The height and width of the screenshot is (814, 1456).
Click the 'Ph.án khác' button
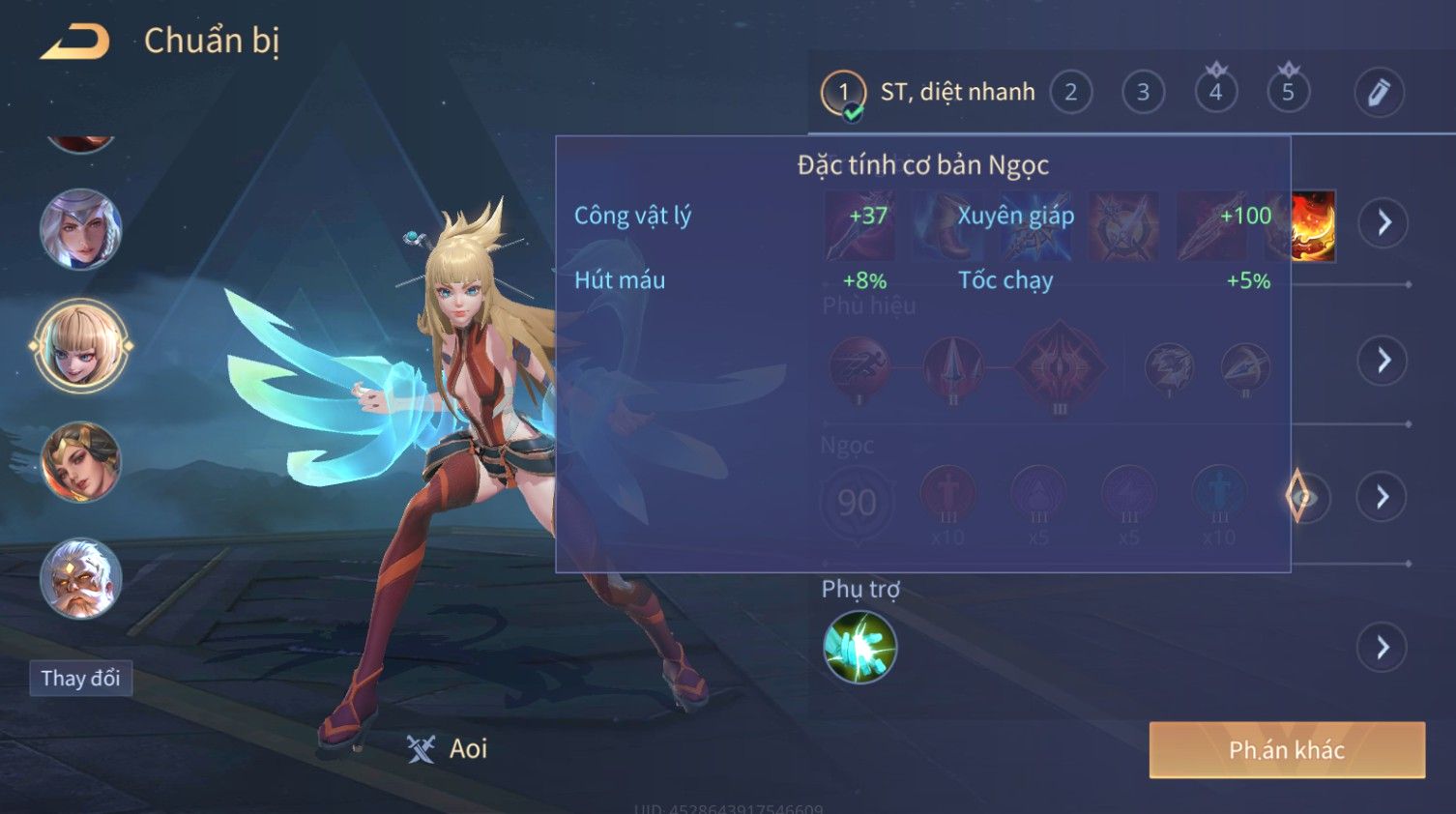(x=1286, y=750)
